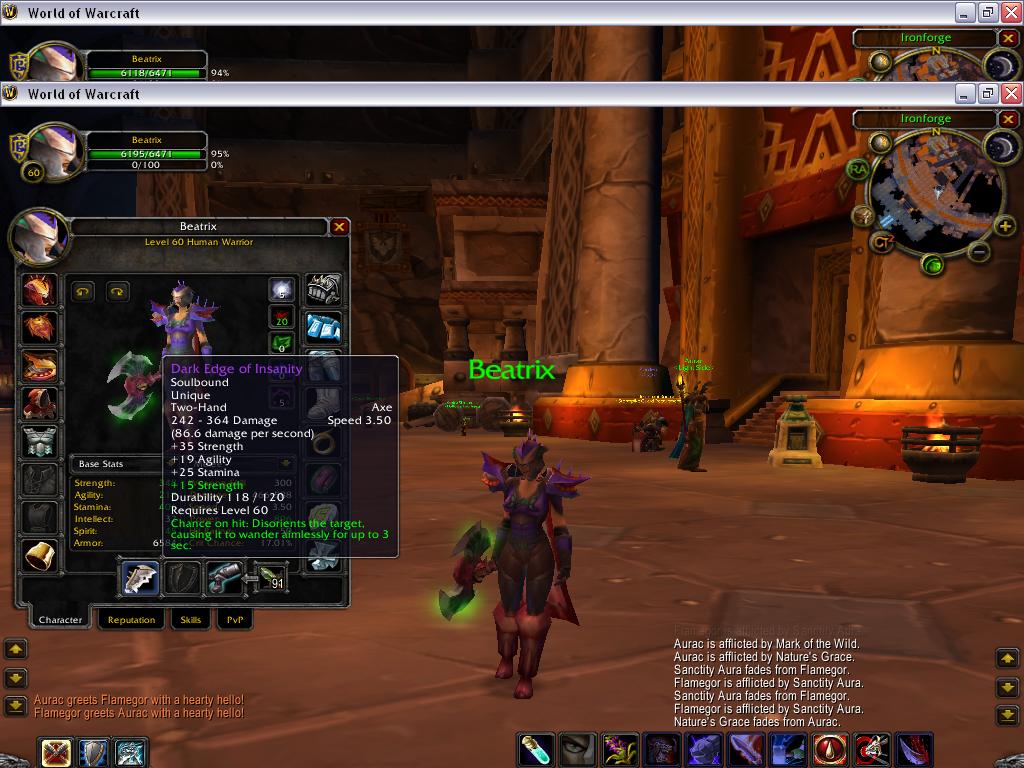
Task: Zoom out the Ironforge minimap
Action: [x=980, y=252]
